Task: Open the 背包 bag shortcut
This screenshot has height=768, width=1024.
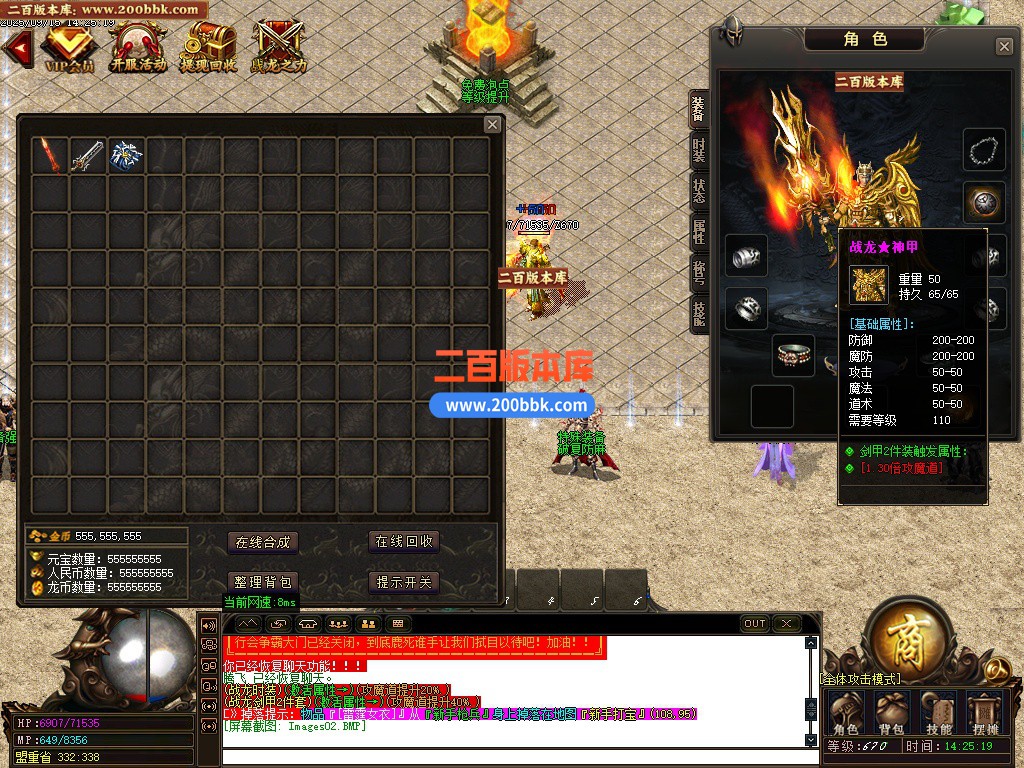Action: point(891,713)
